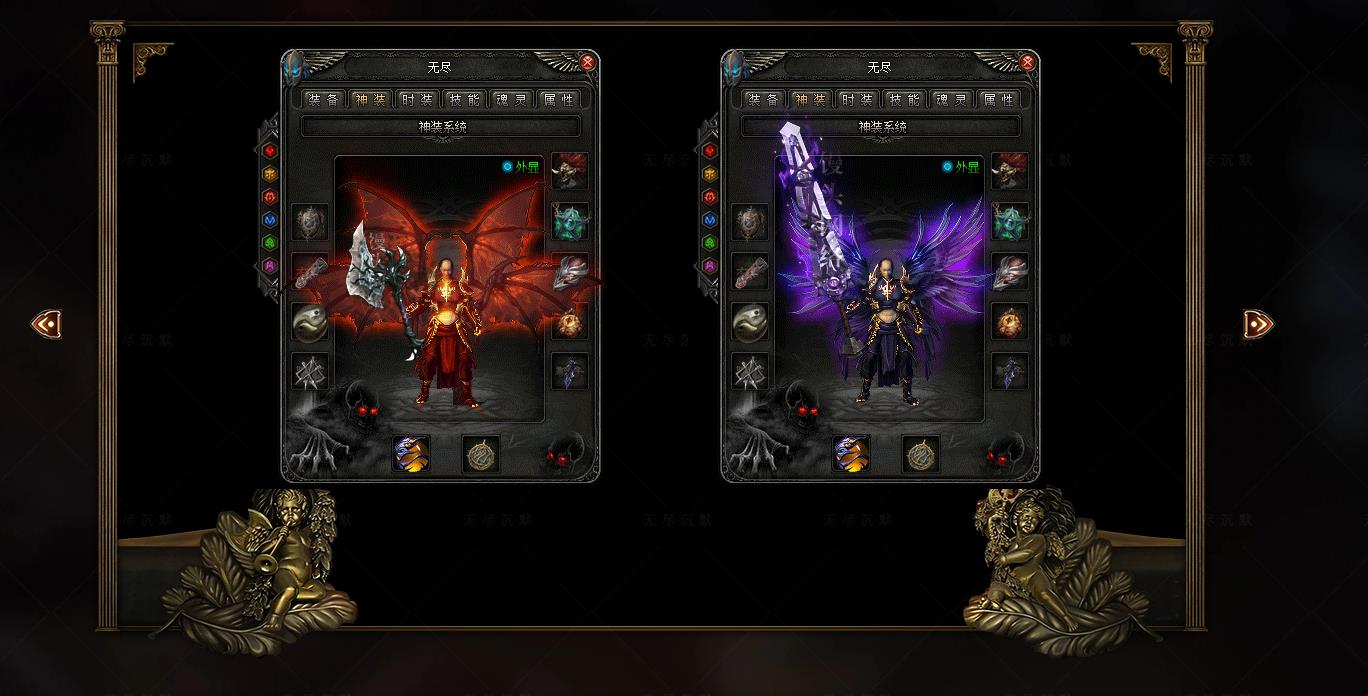The image size is (1368, 696).
Task: Click shield emblem slot in the red-winged panel
Action: click(x=310, y=222)
